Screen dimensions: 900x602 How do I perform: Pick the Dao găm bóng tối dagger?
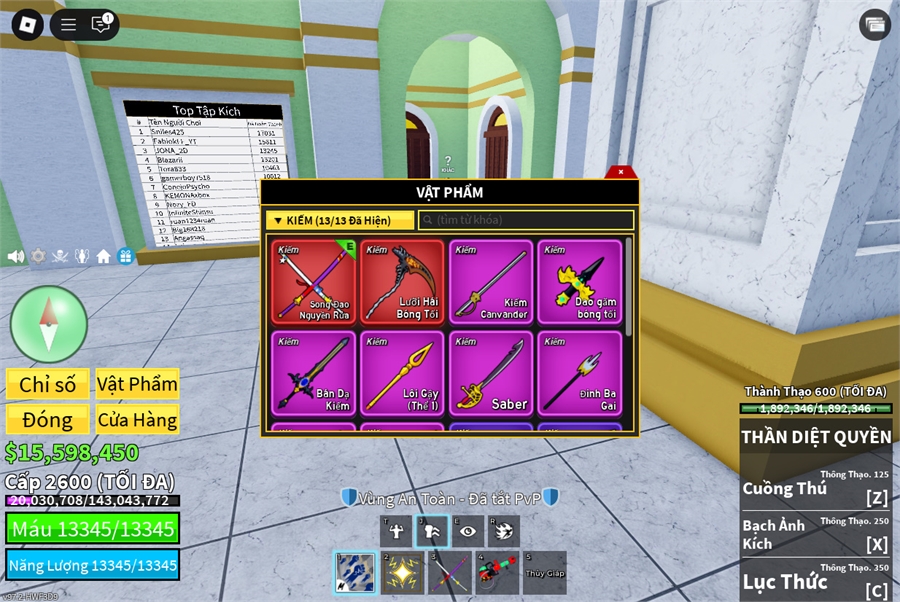coord(579,282)
